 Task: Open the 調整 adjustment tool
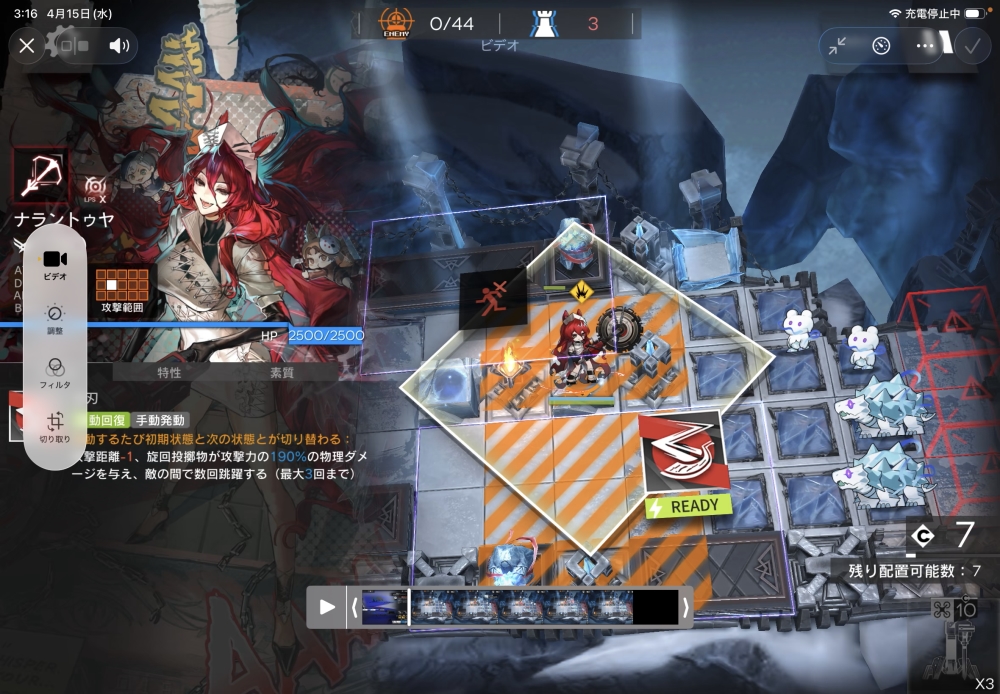pos(55,319)
